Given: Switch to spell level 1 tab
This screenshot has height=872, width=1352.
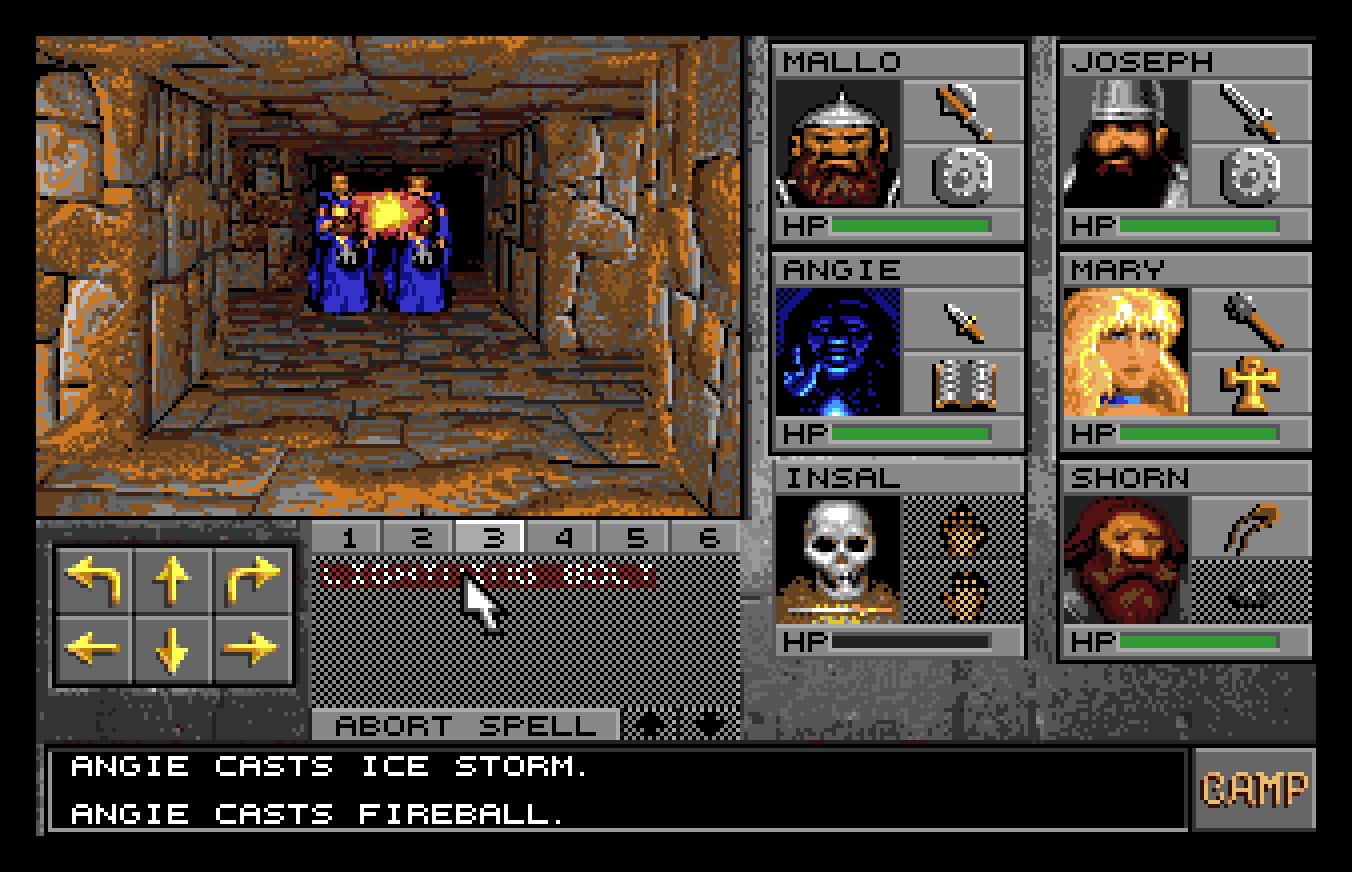Looking at the screenshot, I should [x=352, y=537].
